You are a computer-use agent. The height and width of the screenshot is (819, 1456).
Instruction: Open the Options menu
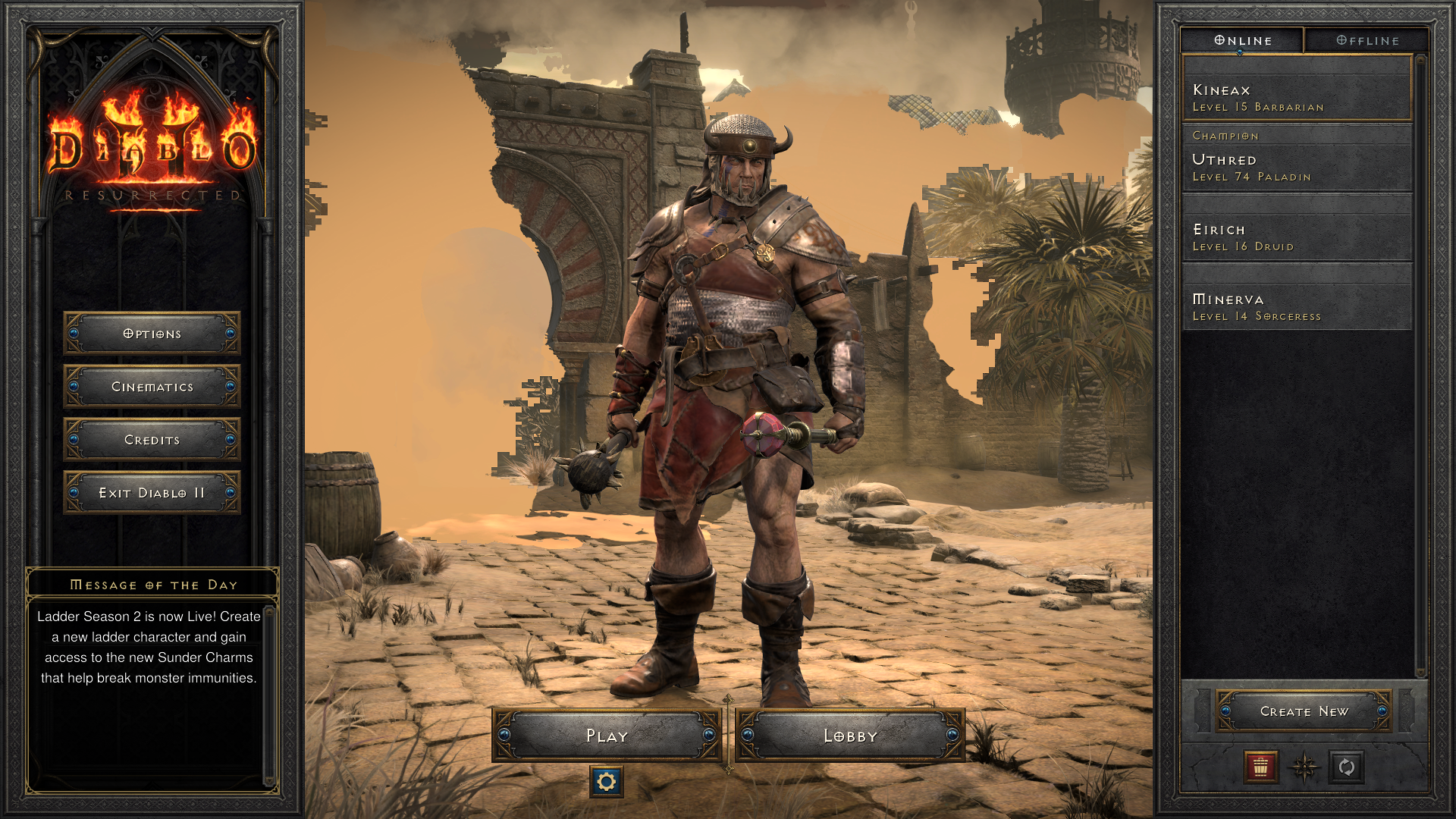[x=152, y=334]
